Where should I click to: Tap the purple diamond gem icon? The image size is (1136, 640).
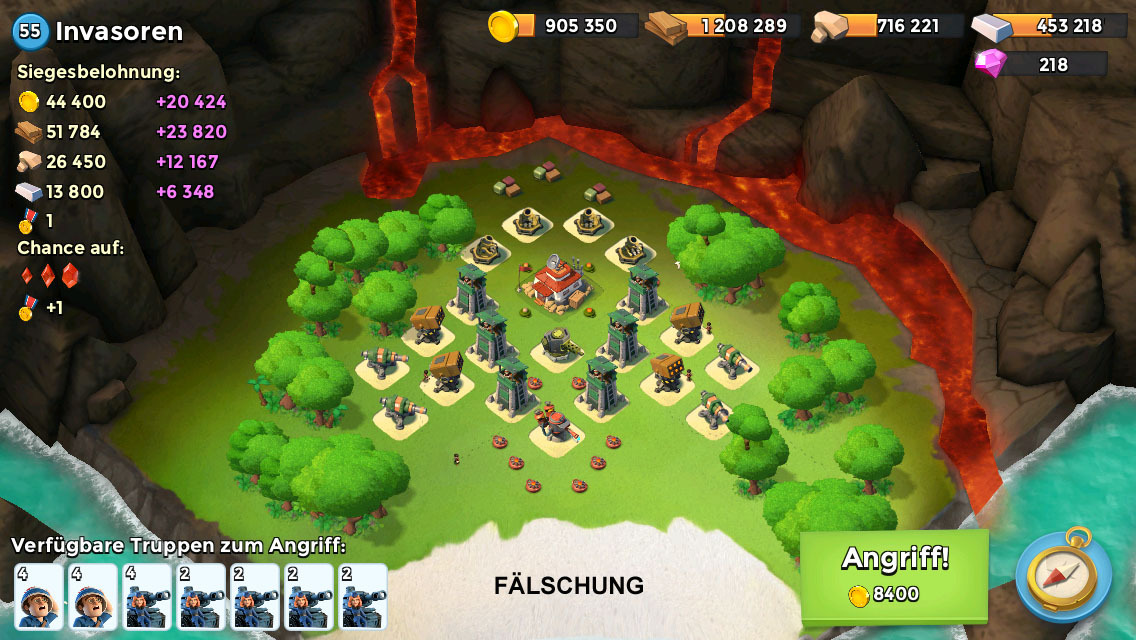[990, 64]
